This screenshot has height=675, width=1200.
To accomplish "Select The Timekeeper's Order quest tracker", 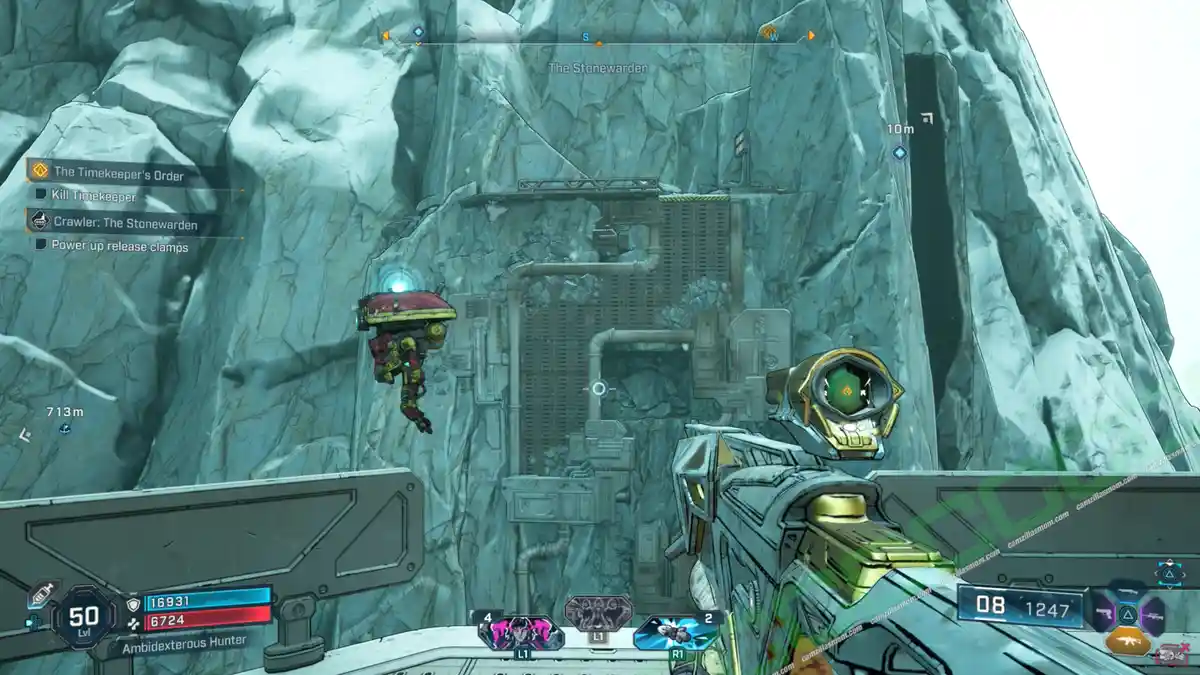I will 118,173.
